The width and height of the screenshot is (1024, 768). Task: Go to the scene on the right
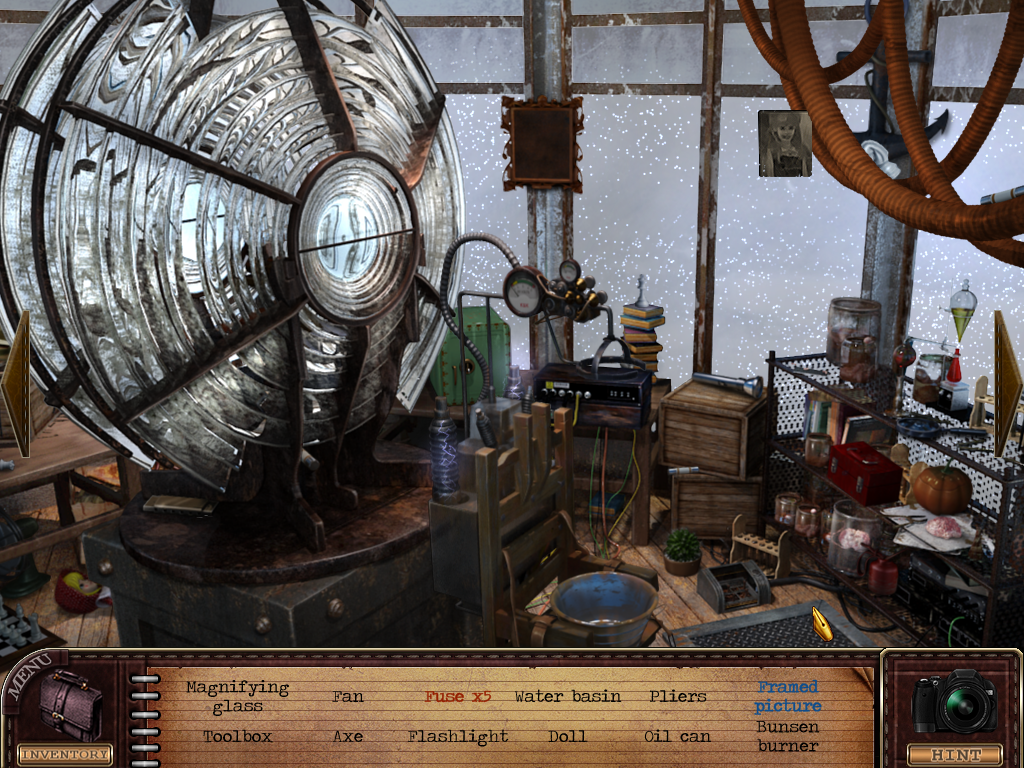click(x=1006, y=368)
